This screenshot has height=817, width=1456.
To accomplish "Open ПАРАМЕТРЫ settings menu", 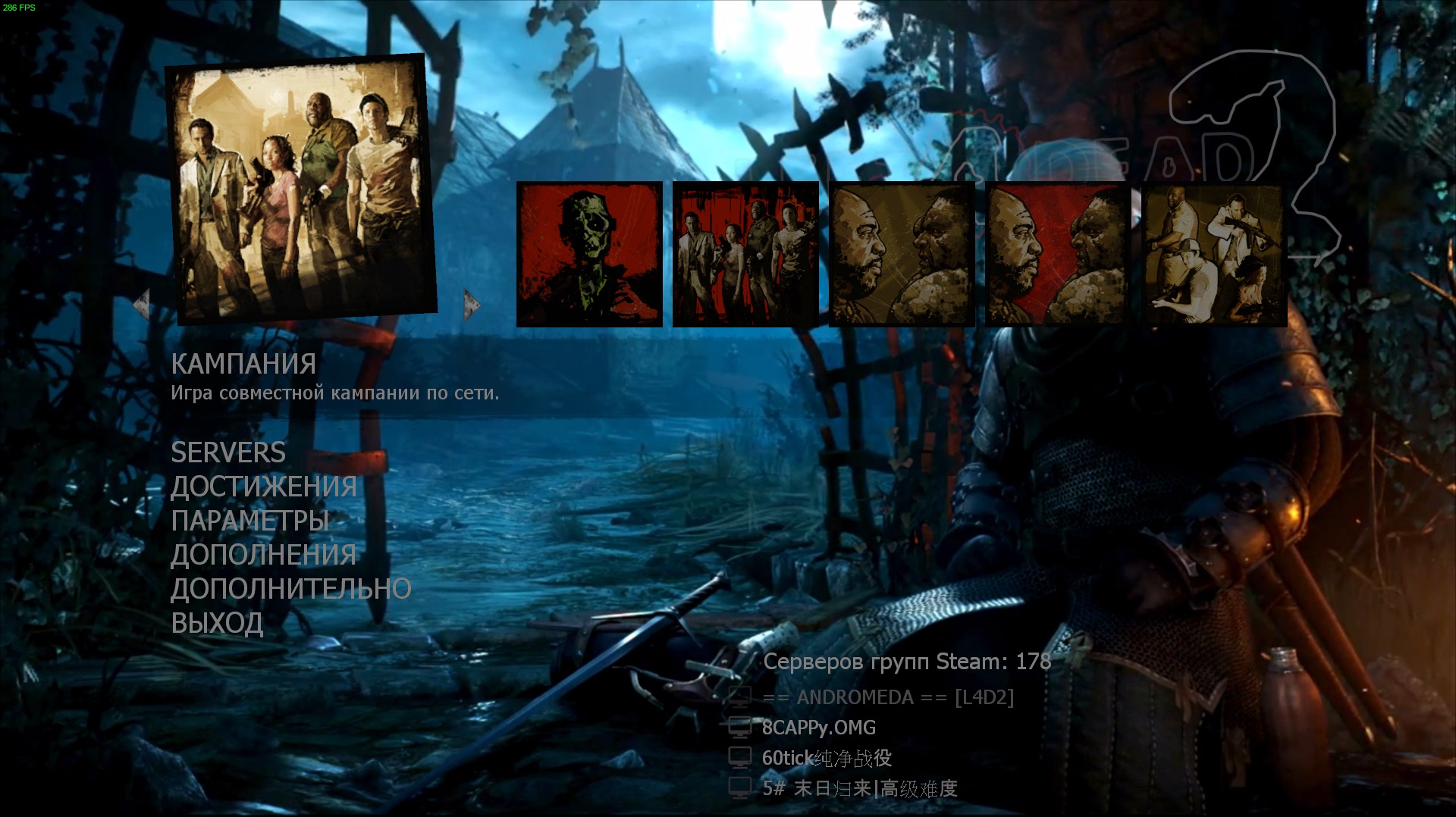I will 249,521.
